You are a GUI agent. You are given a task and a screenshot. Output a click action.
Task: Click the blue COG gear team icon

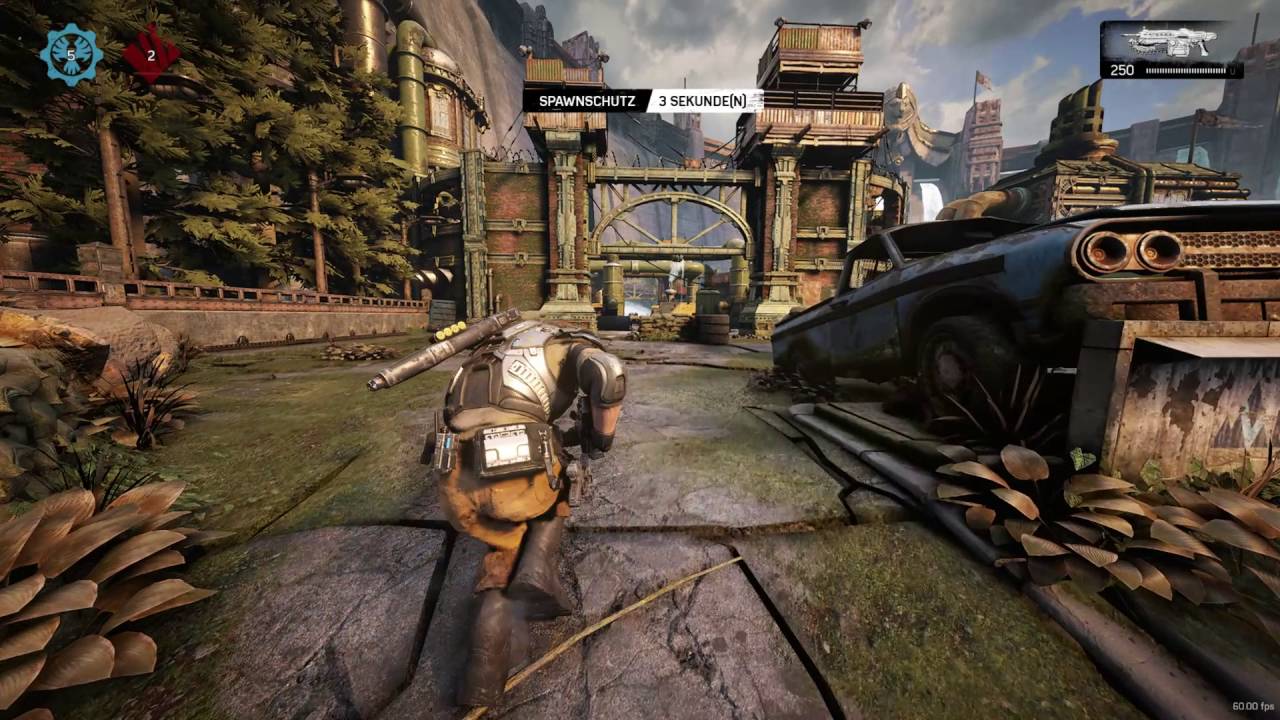[71, 55]
